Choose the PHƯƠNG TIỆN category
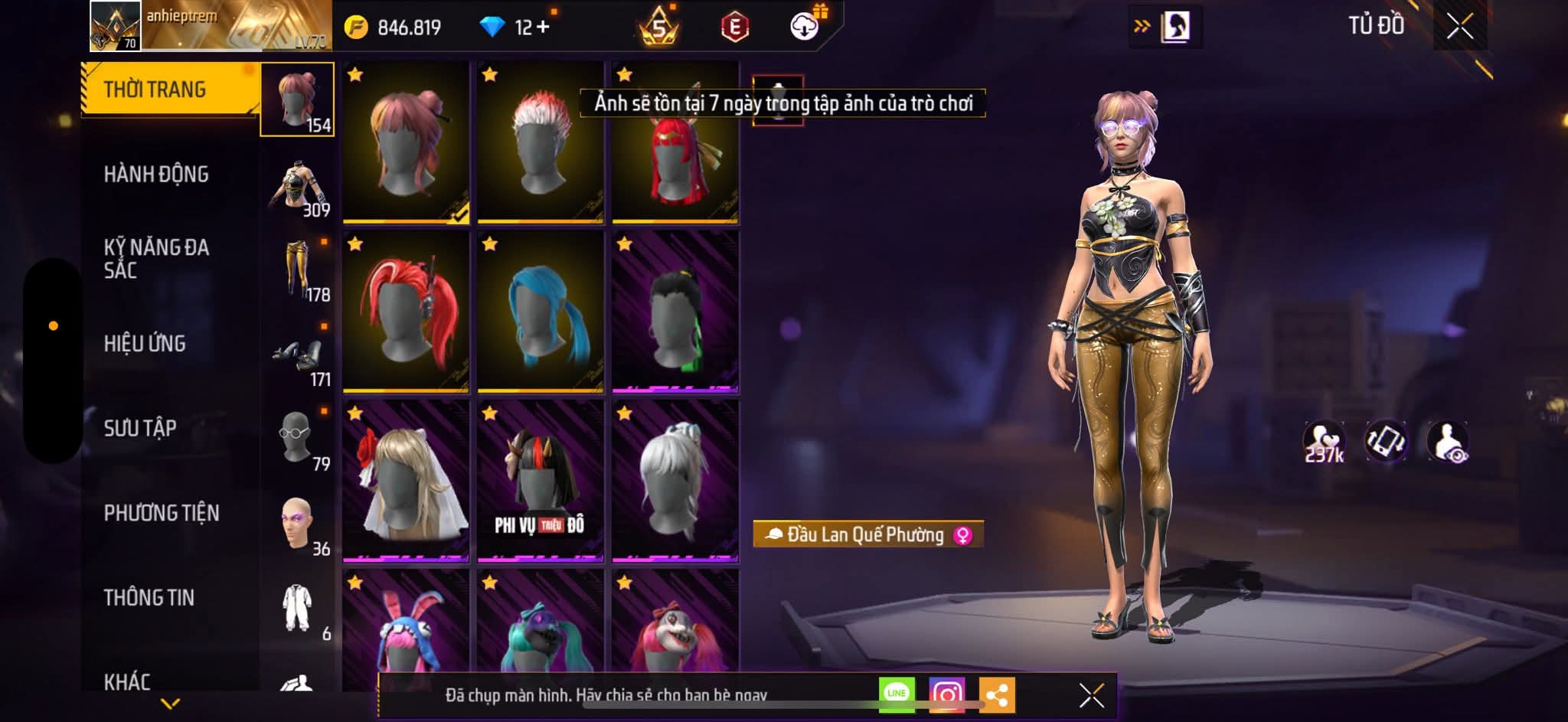The width and height of the screenshot is (1568, 722). 162,513
